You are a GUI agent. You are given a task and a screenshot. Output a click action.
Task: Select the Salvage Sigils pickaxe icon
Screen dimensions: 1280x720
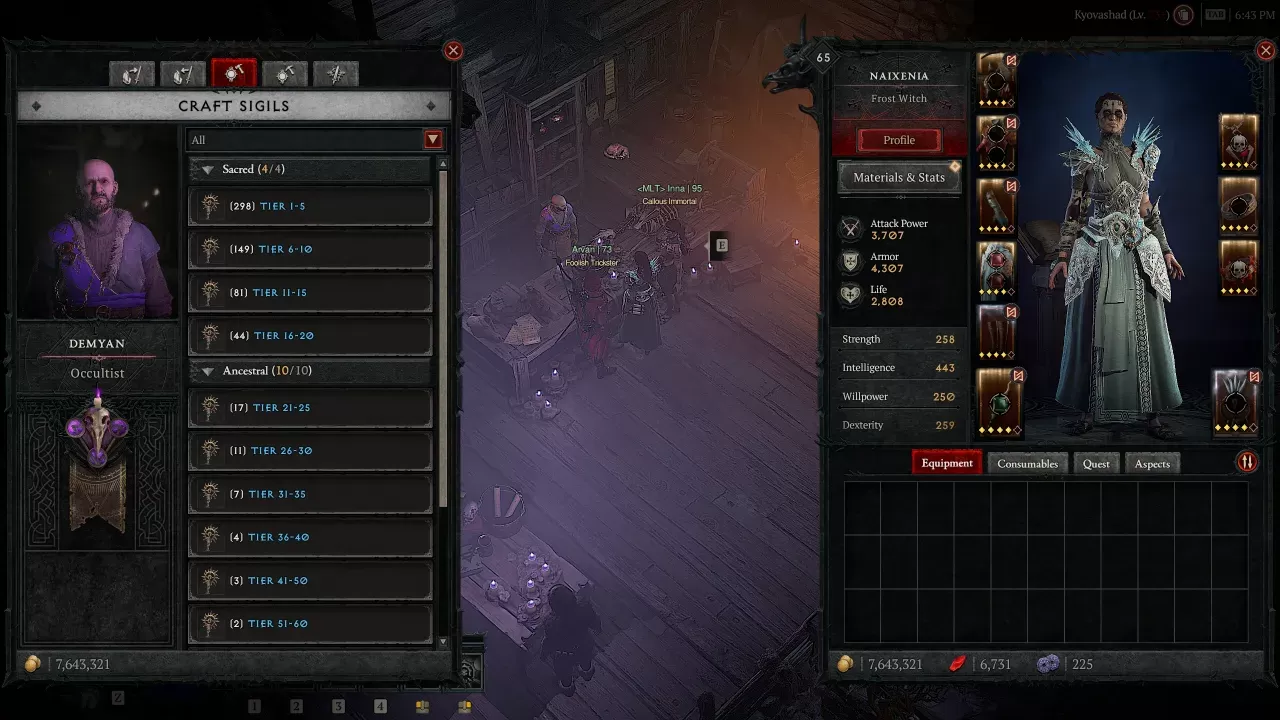[x=285, y=74]
